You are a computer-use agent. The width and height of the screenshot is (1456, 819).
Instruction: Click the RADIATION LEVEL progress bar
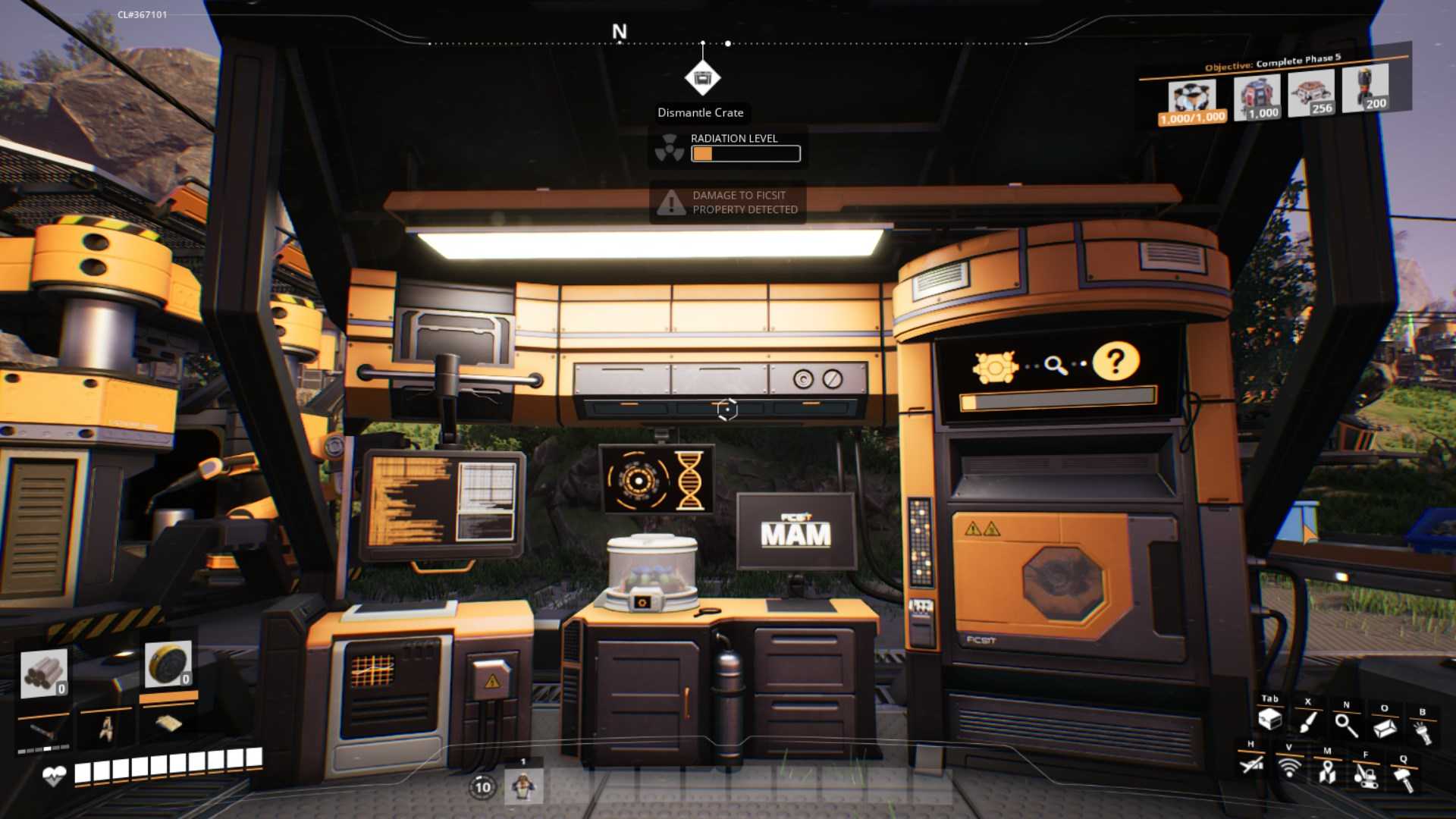[747, 154]
